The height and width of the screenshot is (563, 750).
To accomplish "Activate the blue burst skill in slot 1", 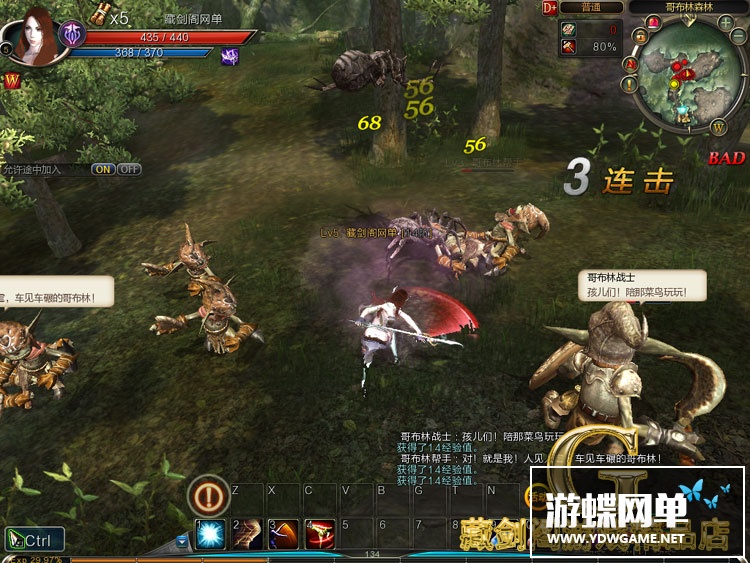I will (210, 534).
